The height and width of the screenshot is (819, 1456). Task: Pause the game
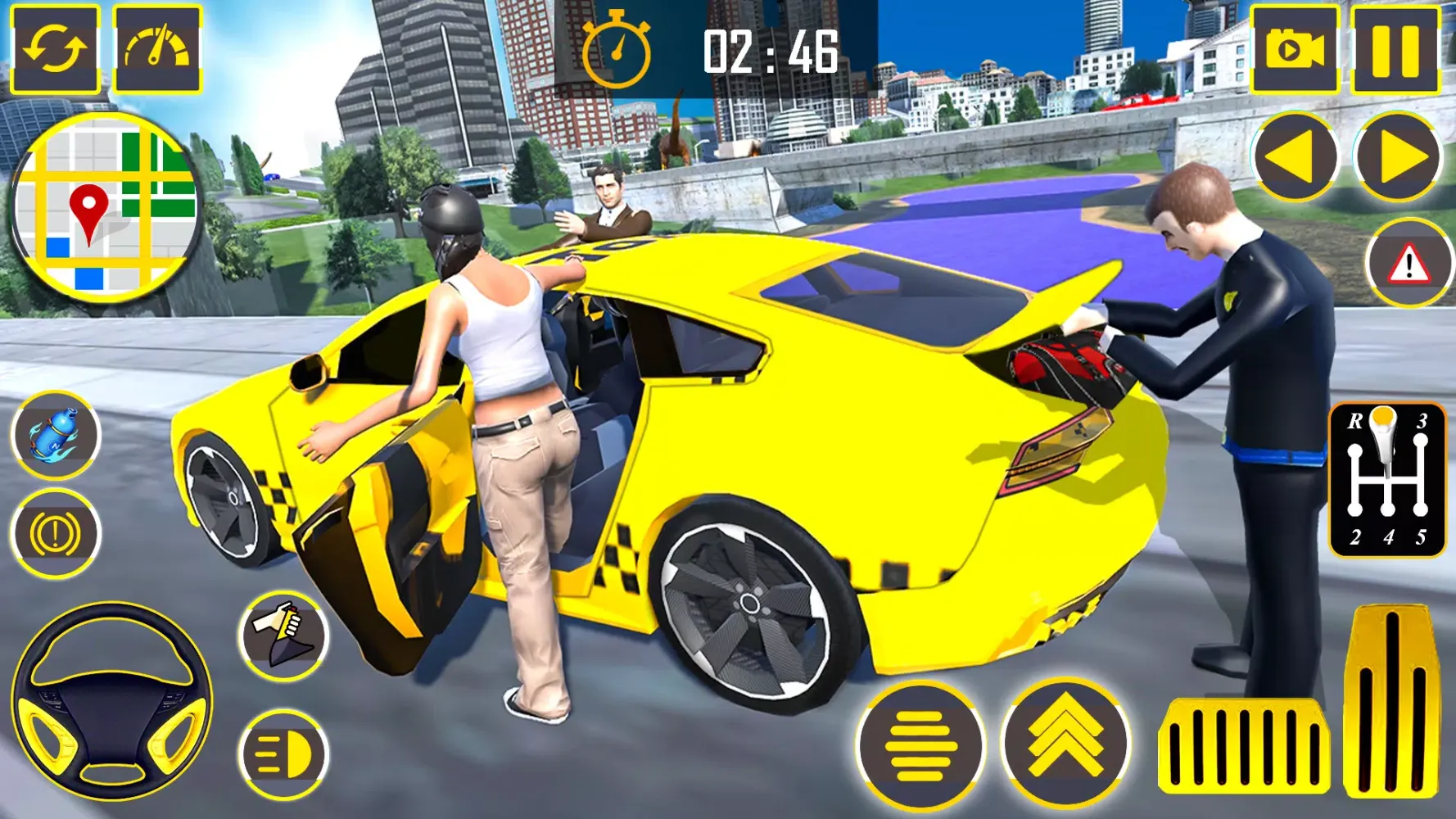tap(1395, 49)
